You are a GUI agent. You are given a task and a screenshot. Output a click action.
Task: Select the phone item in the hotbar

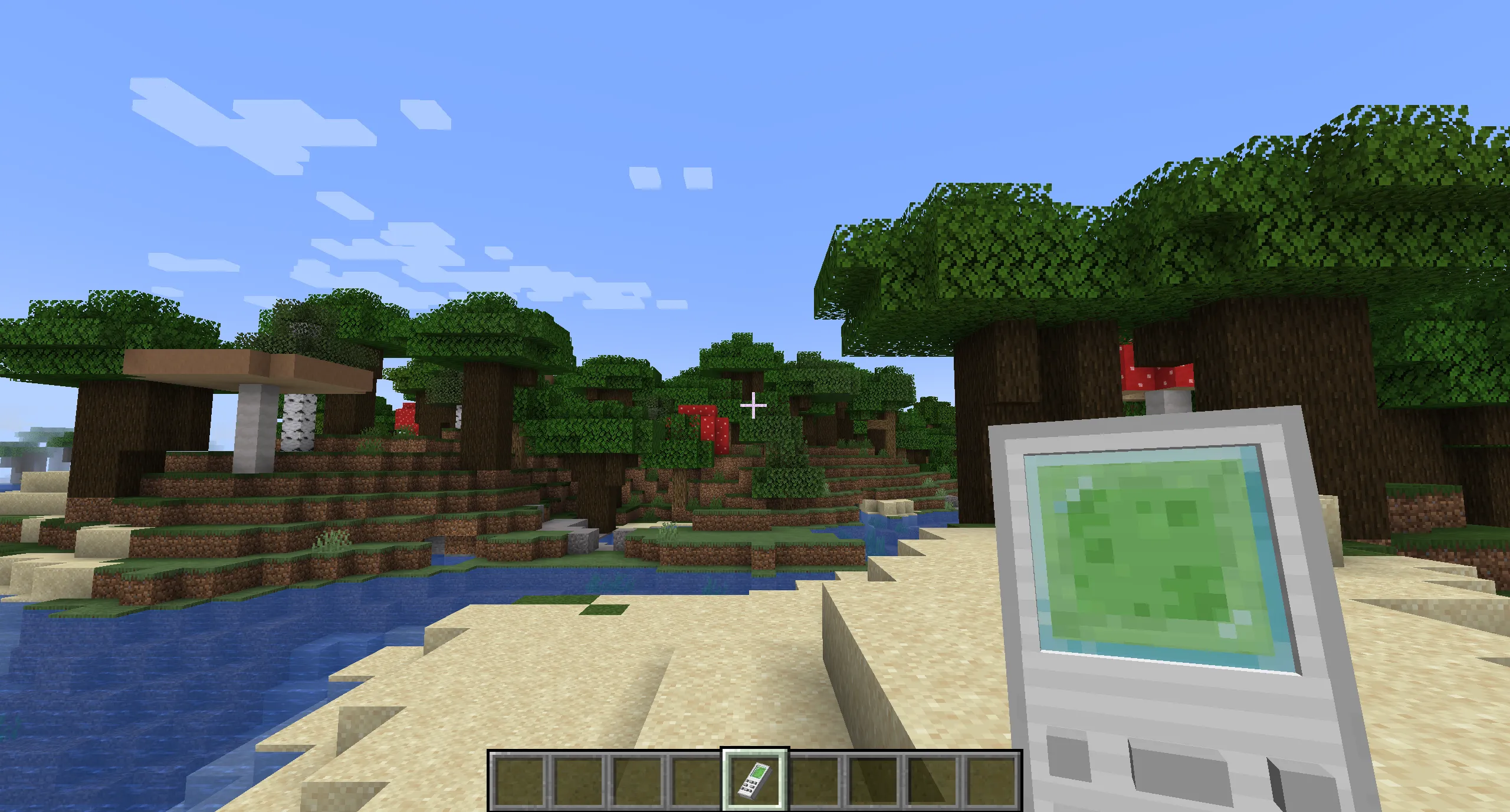point(755,778)
